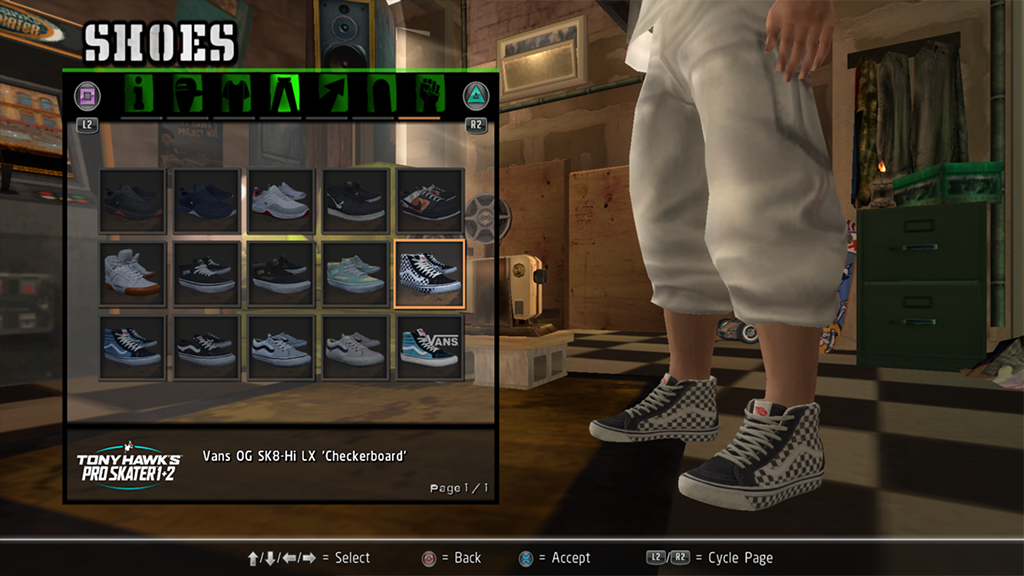Switch to the raised fist tab
The width and height of the screenshot is (1024, 576).
click(428, 96)
